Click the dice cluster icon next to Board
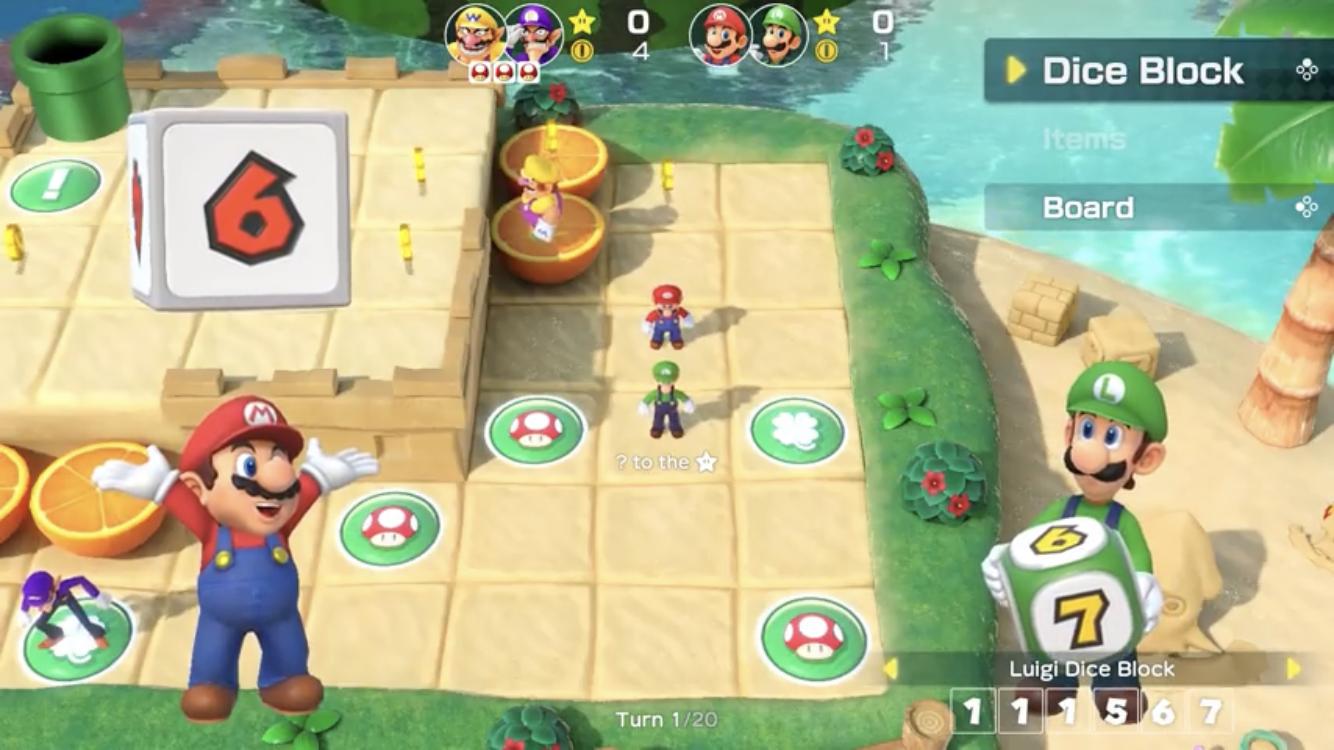This screenshot has width=1334, height=750. 1305,207
